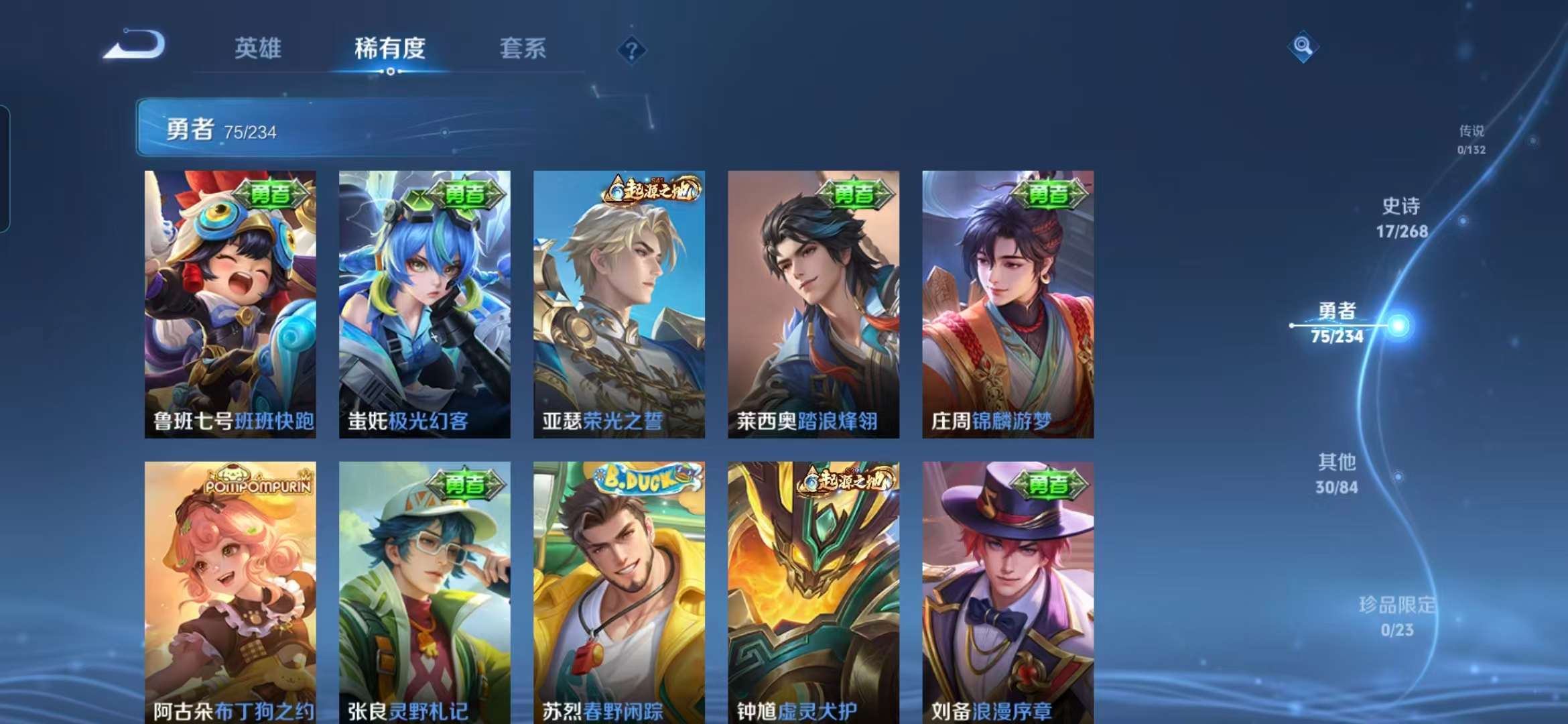Click the help question mark icon
The width and height of the screenshot is (1568, 724).
(x=631, y=48)
